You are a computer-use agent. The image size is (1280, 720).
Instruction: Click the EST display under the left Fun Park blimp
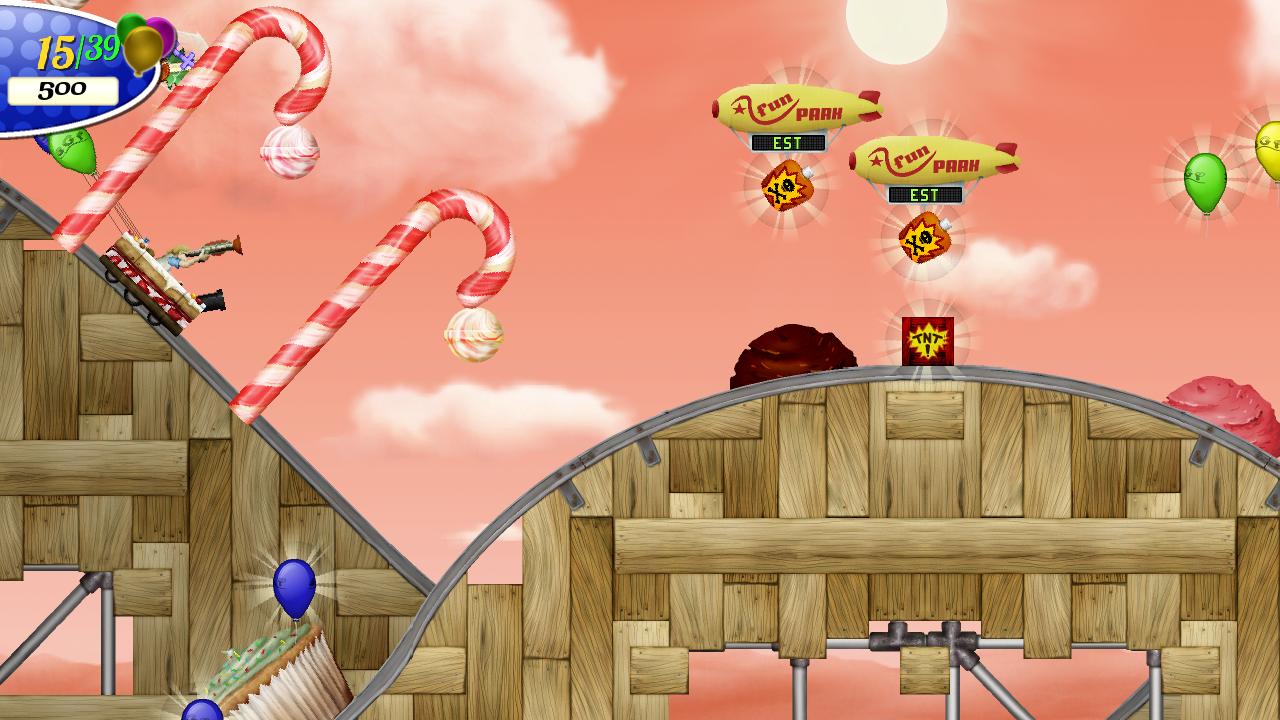[789, 143]
